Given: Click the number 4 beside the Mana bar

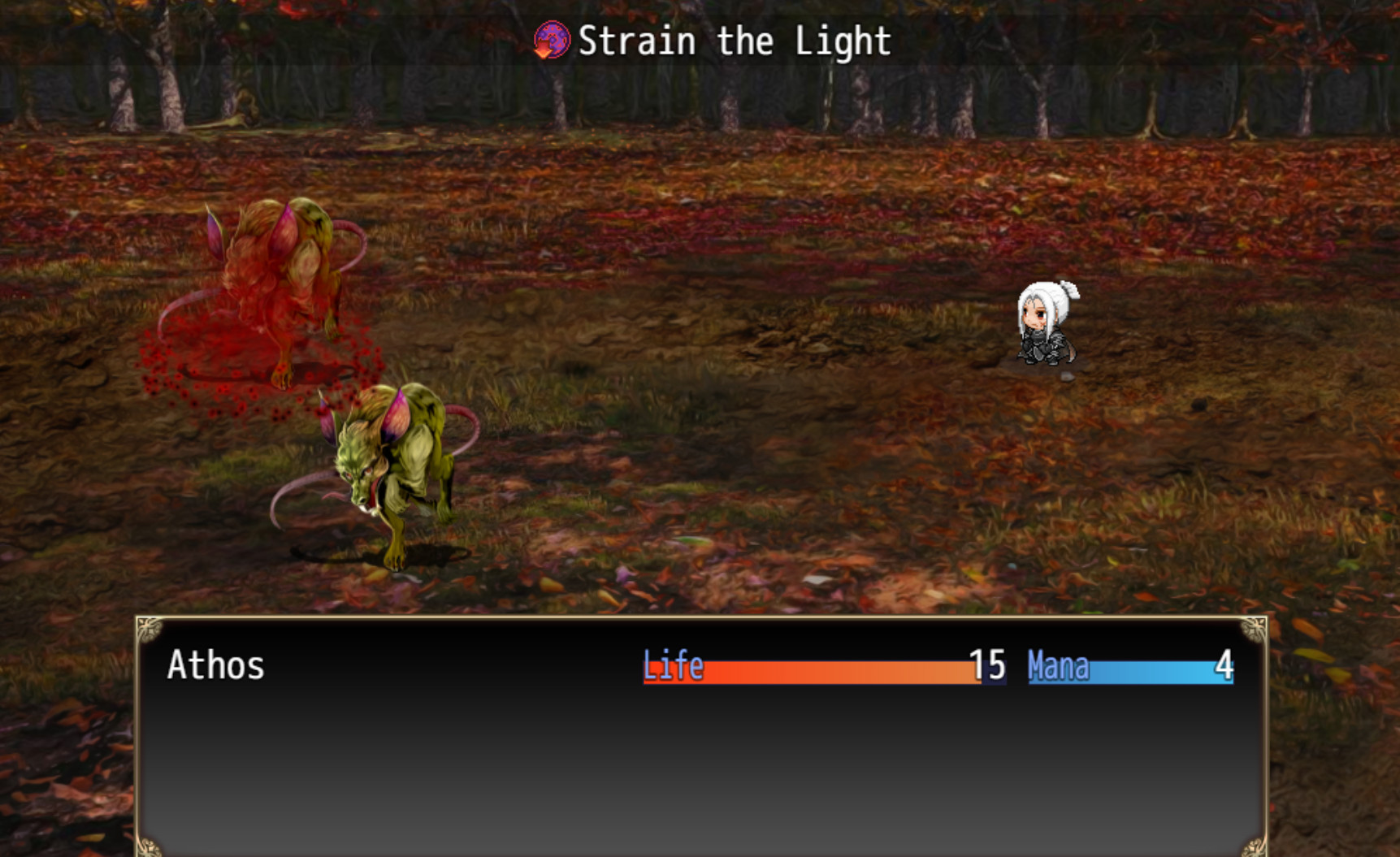Looking at the screenshot, I should click(x=1226, y=666).
